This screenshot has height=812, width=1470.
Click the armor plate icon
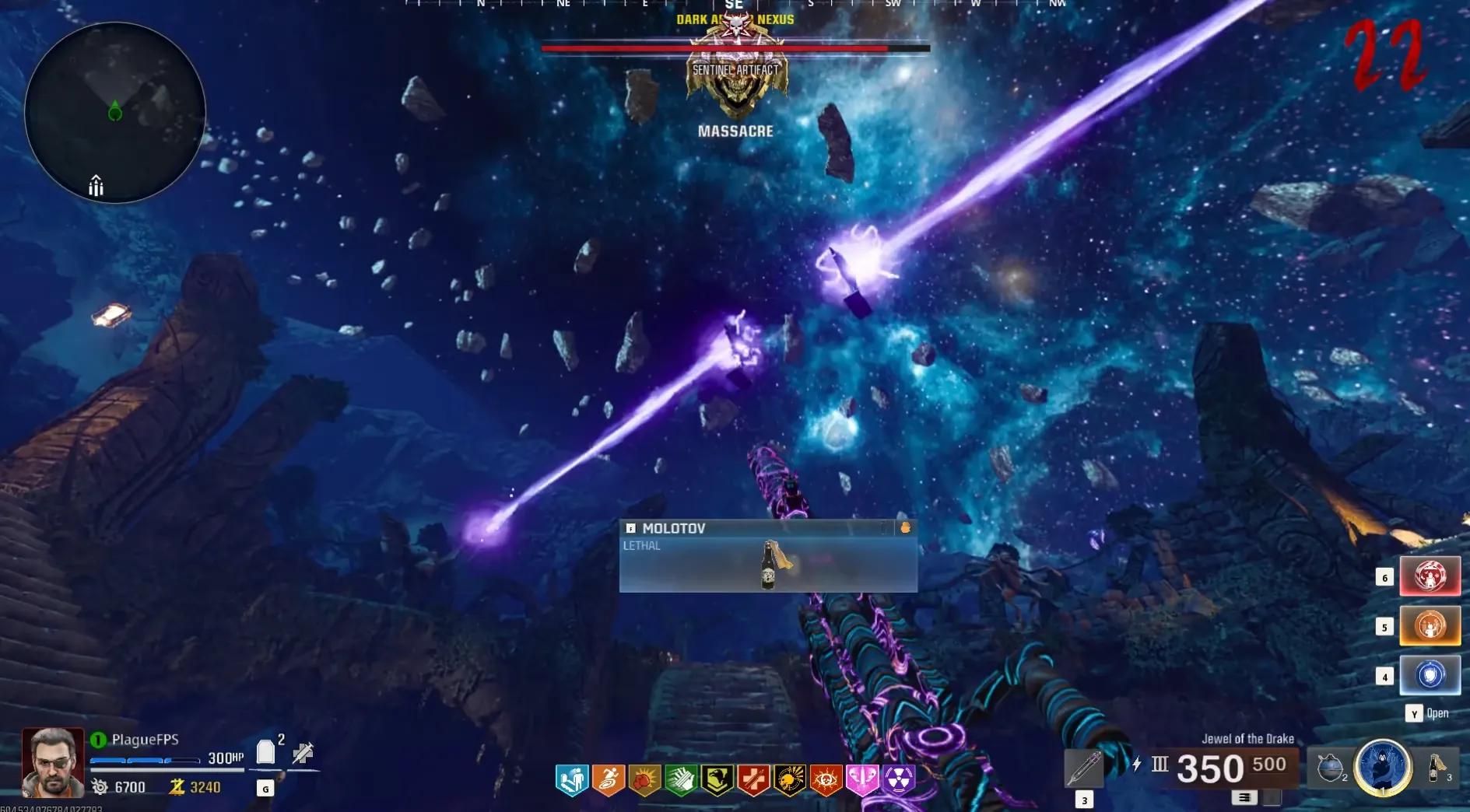point(266,752)
